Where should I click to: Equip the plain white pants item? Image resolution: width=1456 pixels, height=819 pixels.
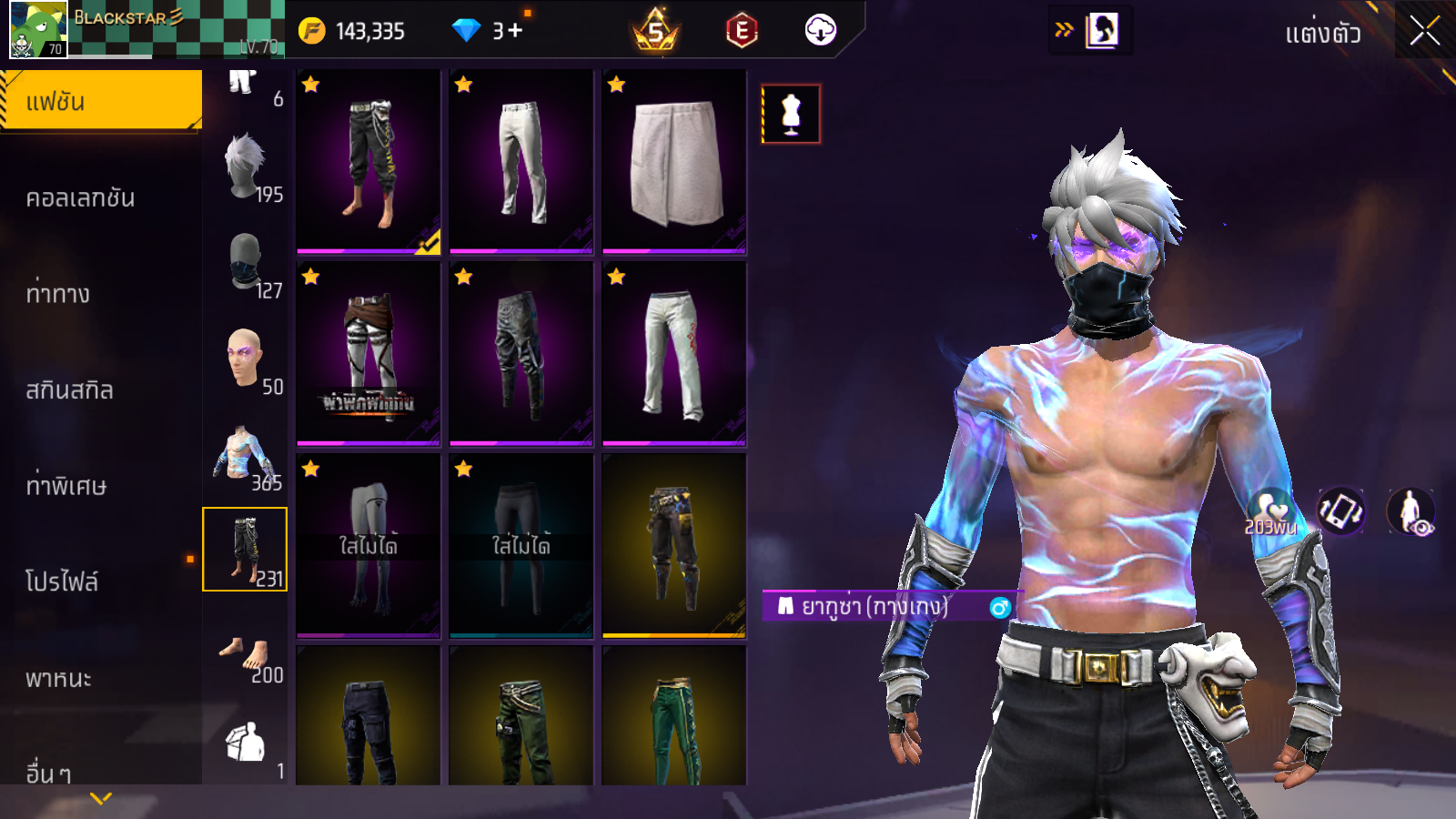[x=521, y=162]
